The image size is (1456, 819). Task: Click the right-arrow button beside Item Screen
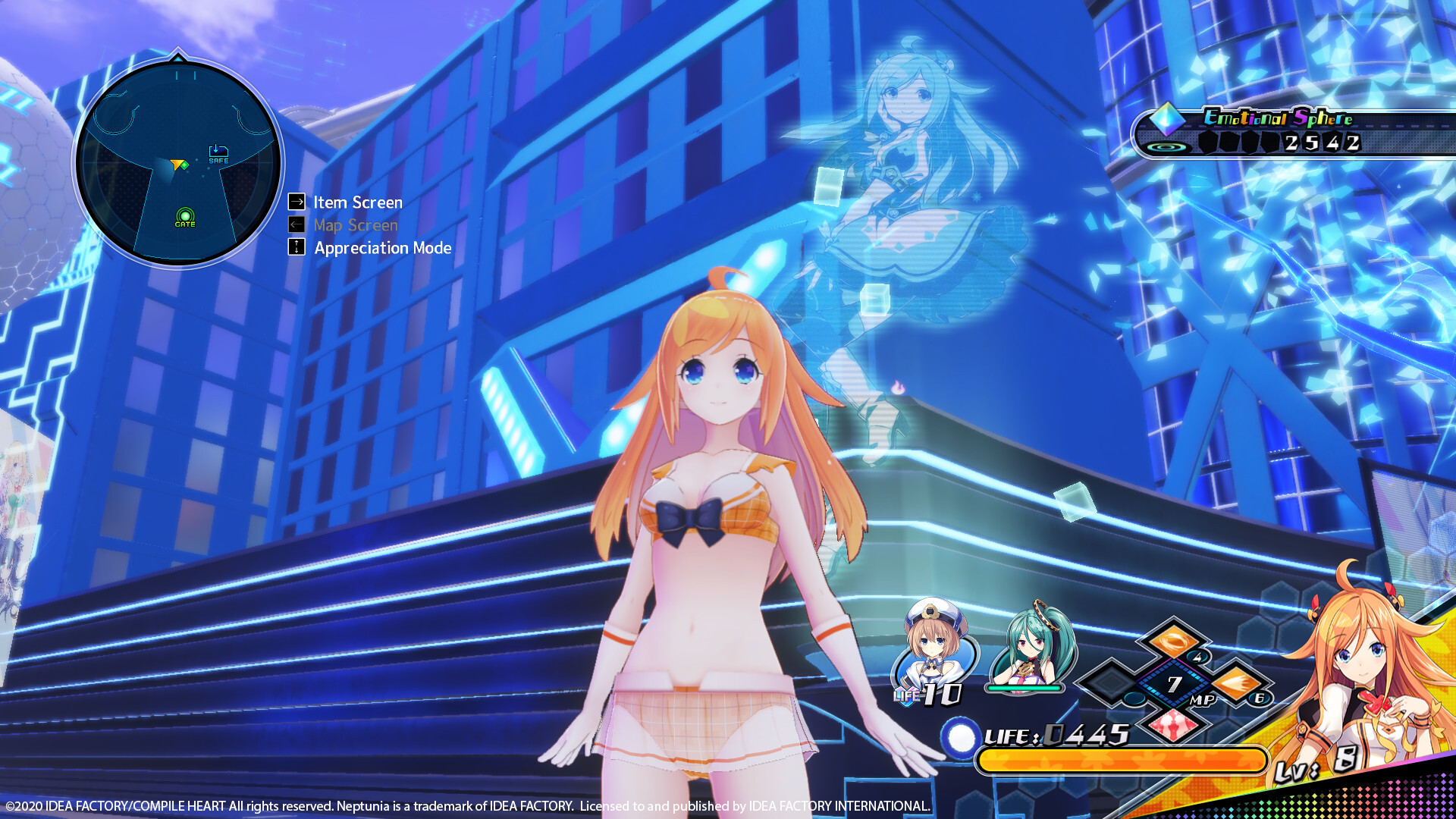(296, 202)
